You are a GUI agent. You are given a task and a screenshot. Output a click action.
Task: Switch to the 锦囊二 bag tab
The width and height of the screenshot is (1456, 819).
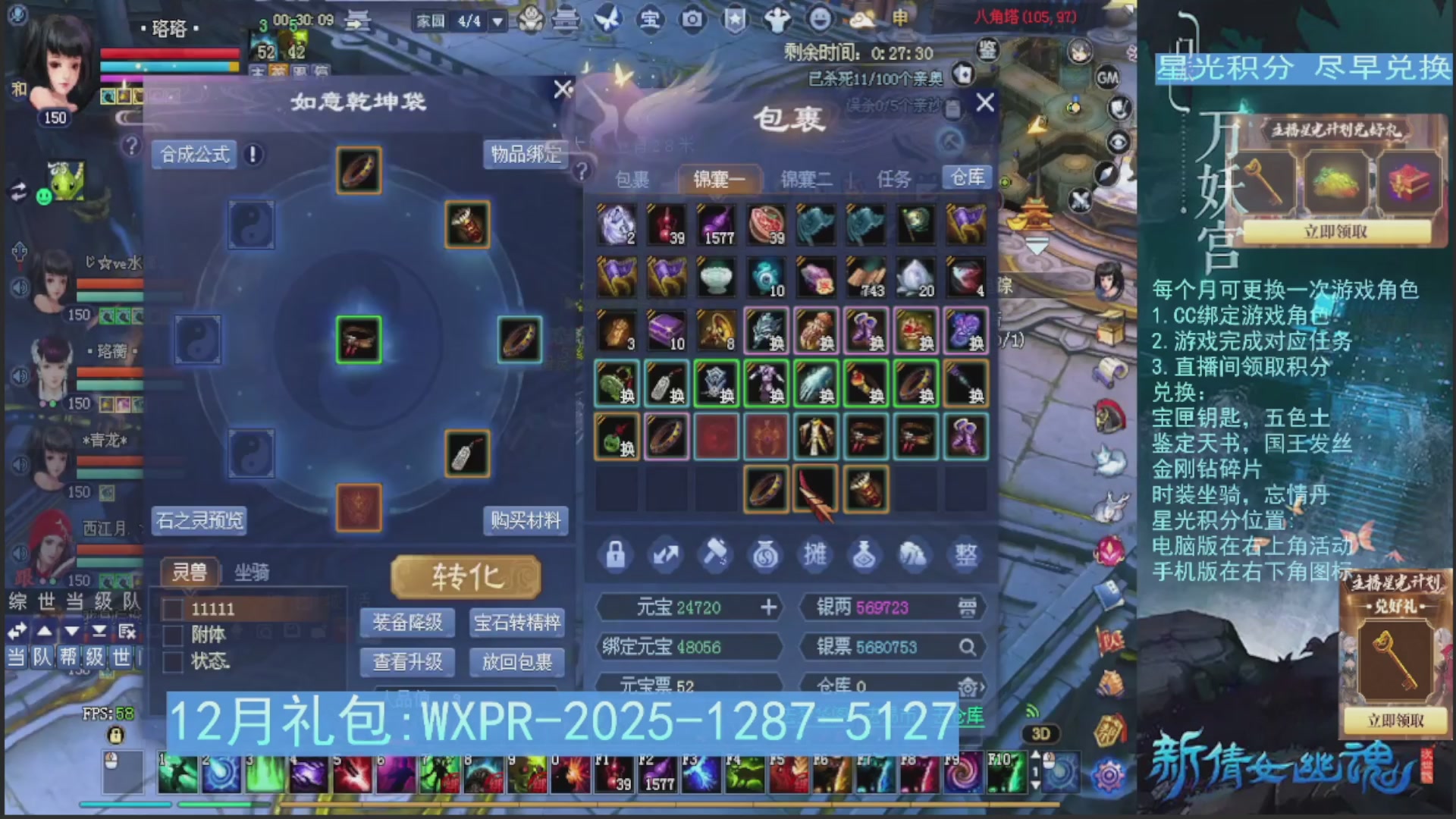coord(805,180)
